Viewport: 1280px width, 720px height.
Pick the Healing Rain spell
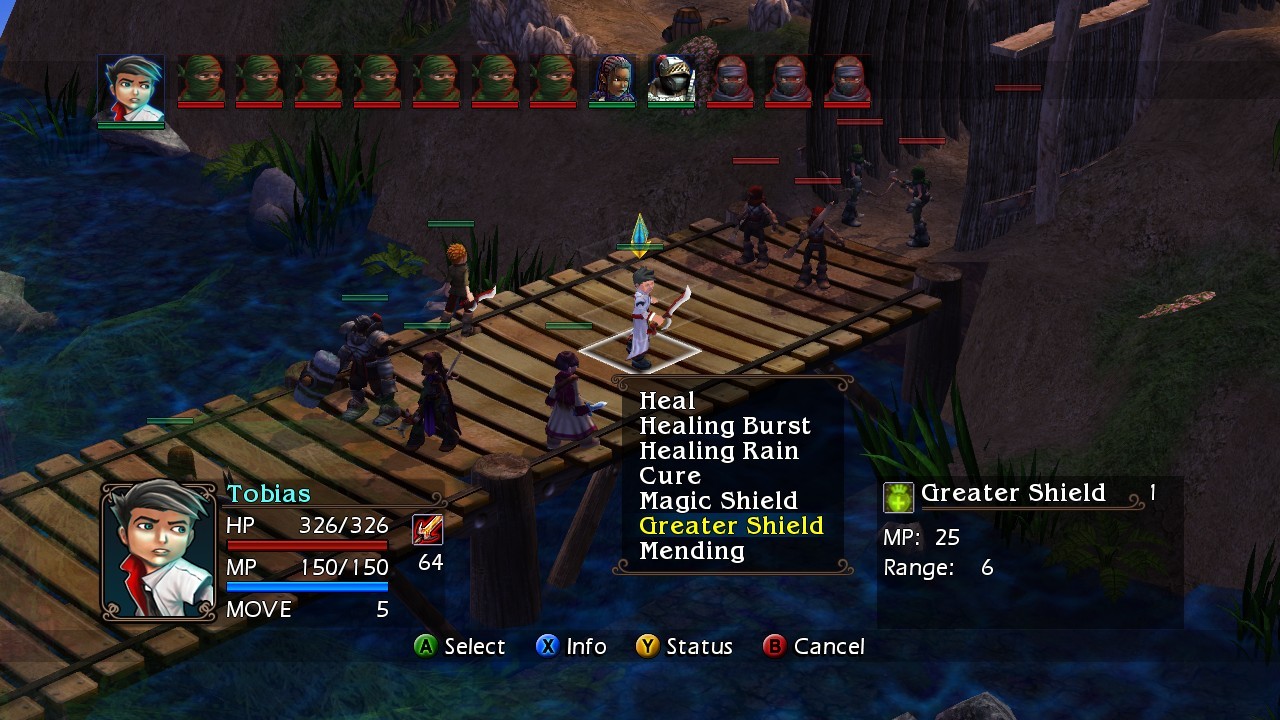point(718,451)
